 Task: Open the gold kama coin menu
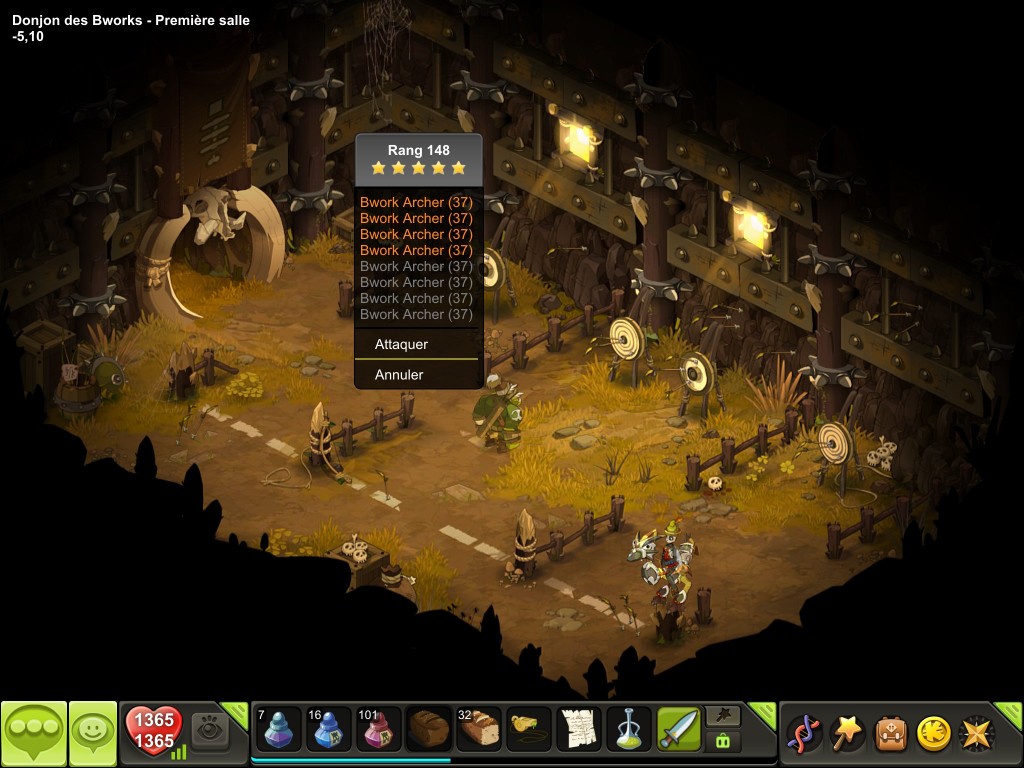click(x=933, y=733)
